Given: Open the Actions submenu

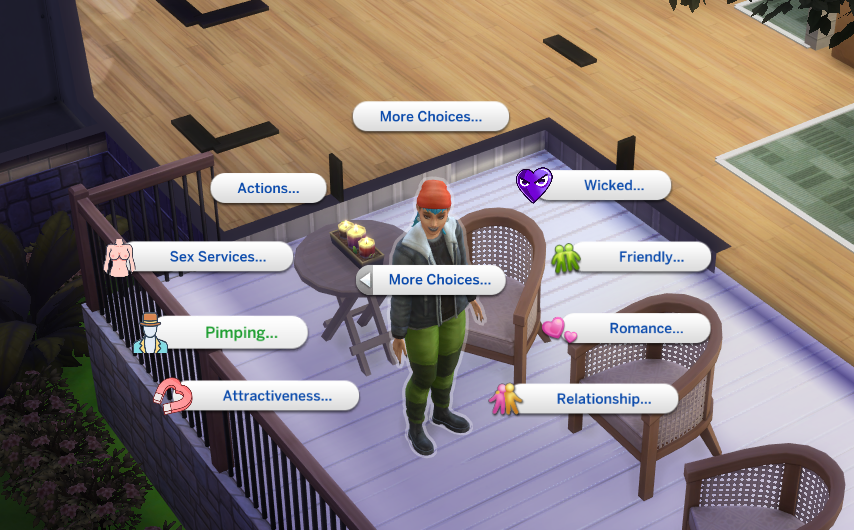Looking at the screenshot, I should point(268,188).
